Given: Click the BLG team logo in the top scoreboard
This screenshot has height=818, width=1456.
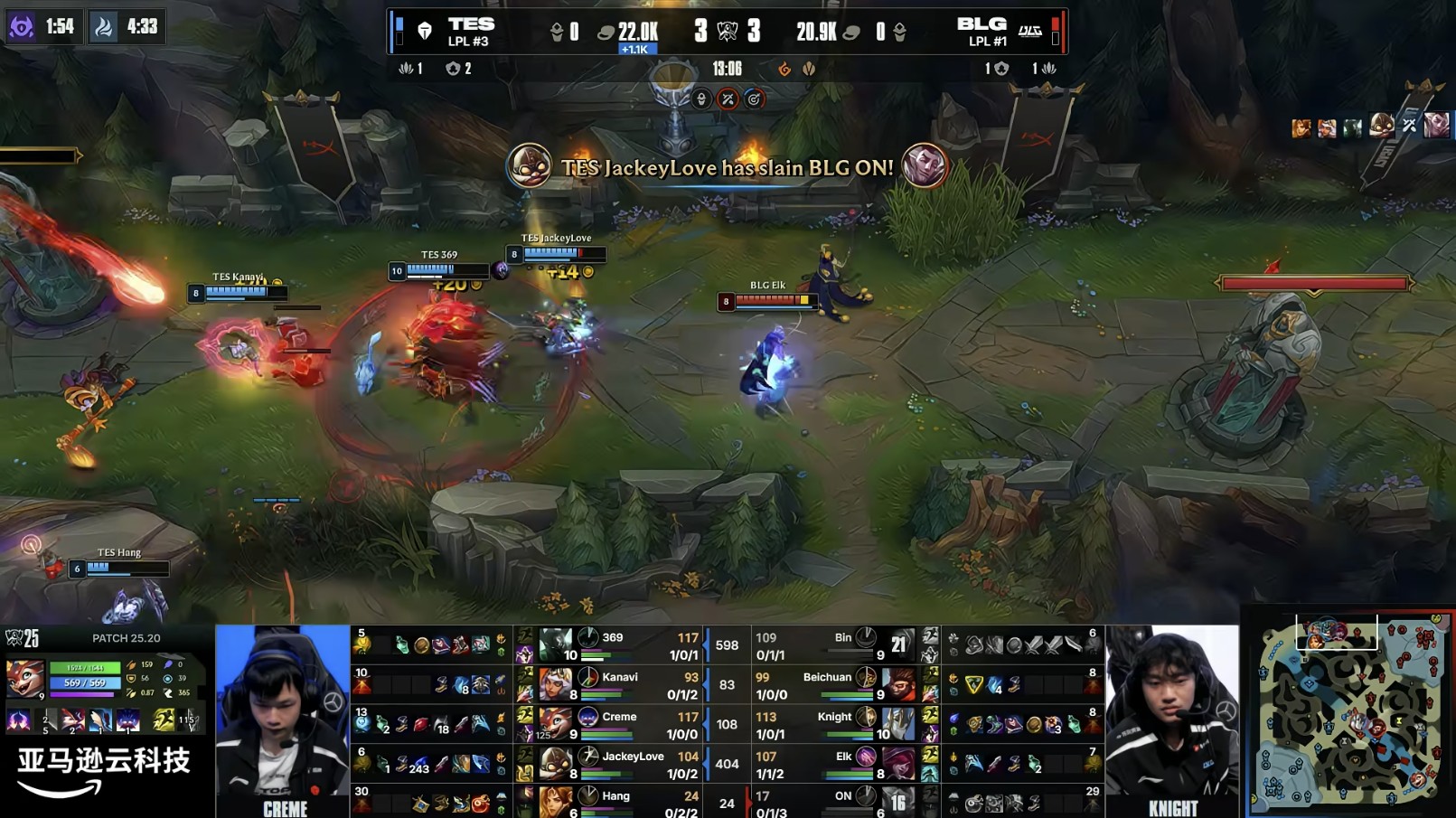Looking at the screenshot, I should pos(1029,32).
